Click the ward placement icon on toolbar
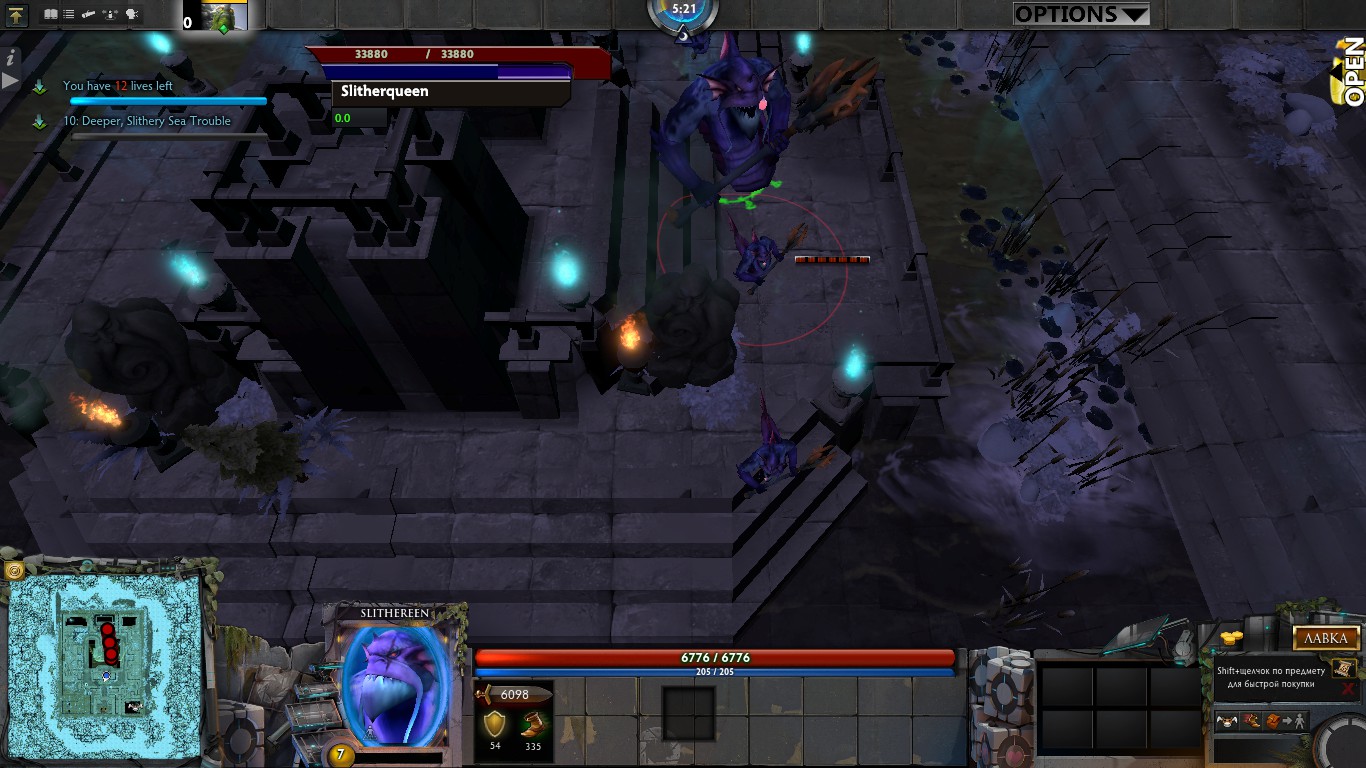 (109, 14)
